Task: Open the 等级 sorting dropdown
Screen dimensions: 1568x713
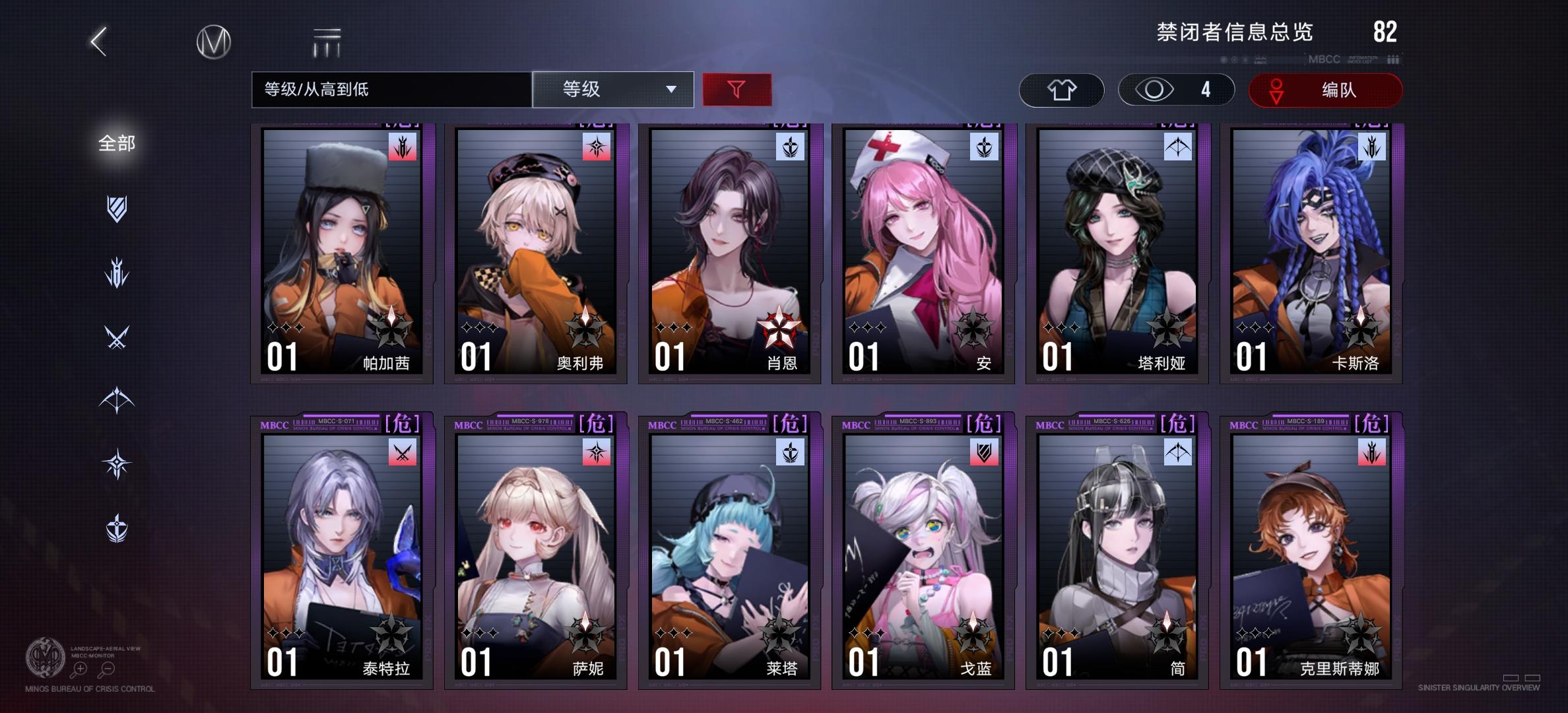Action: point(612,90)
